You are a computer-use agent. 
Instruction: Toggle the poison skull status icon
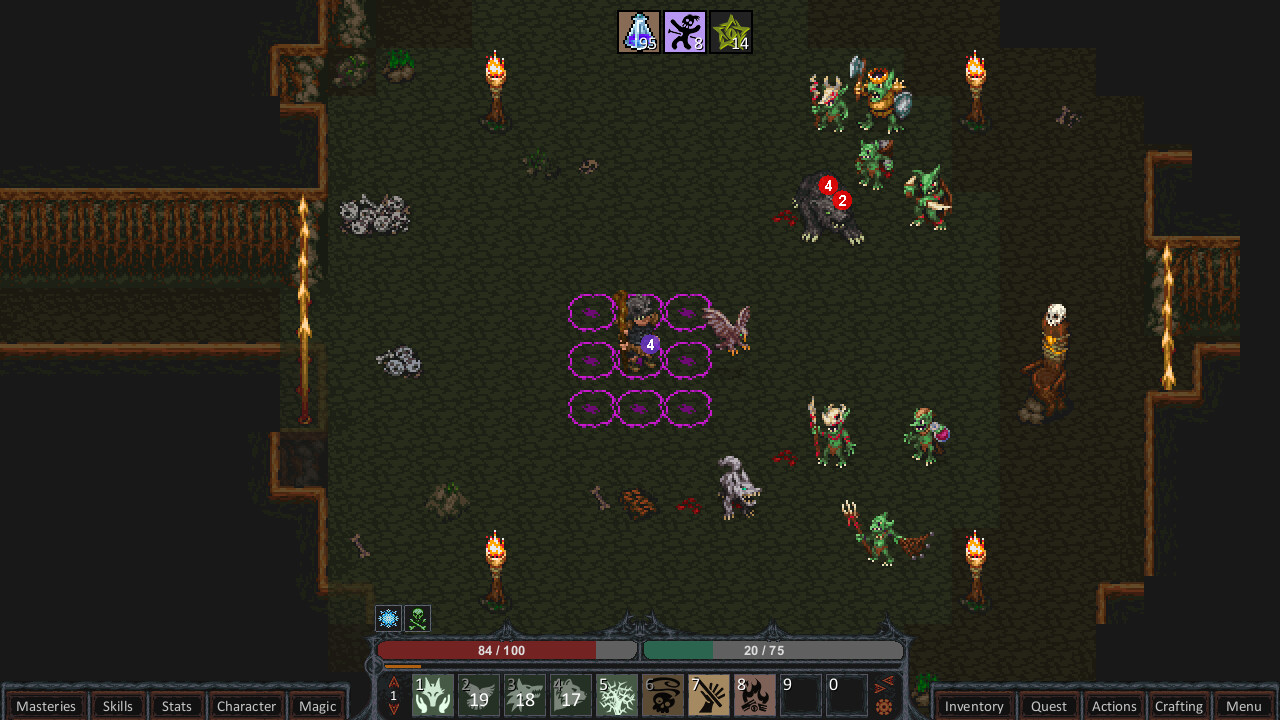417,618
